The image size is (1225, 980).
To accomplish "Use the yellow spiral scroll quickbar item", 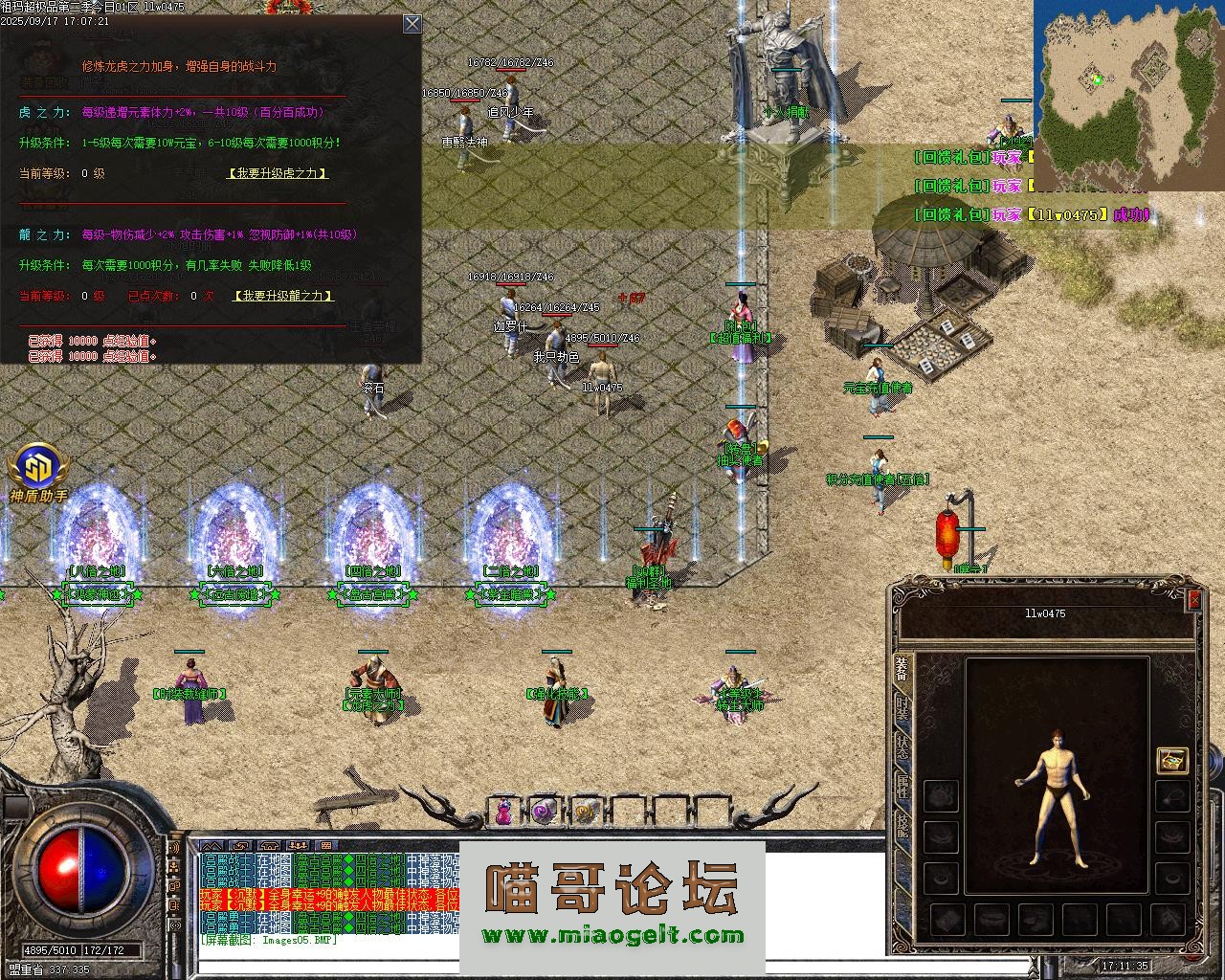I will [585, 812].
